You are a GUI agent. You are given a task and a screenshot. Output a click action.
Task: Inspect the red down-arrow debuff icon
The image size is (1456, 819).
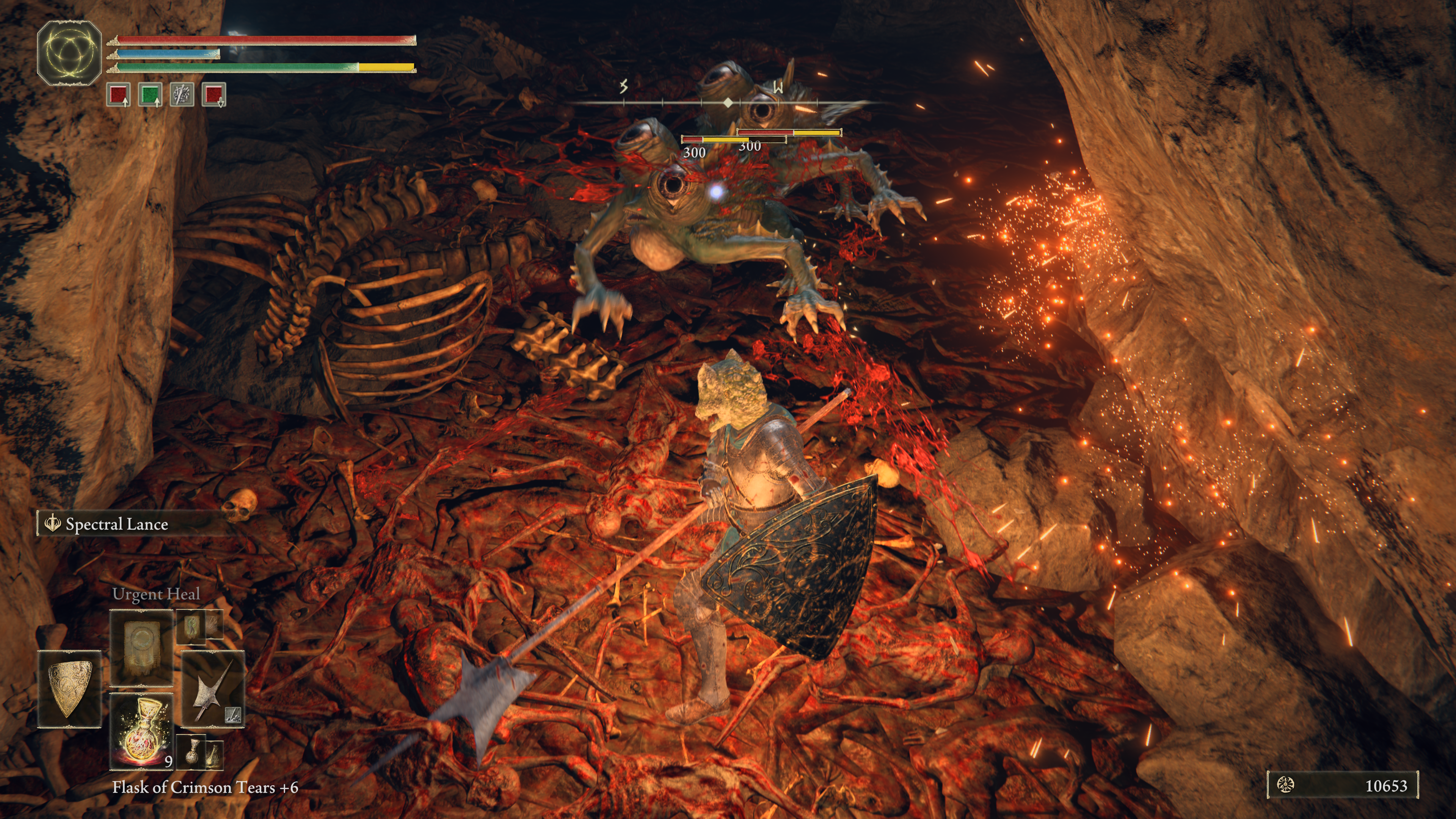(213, 94)
